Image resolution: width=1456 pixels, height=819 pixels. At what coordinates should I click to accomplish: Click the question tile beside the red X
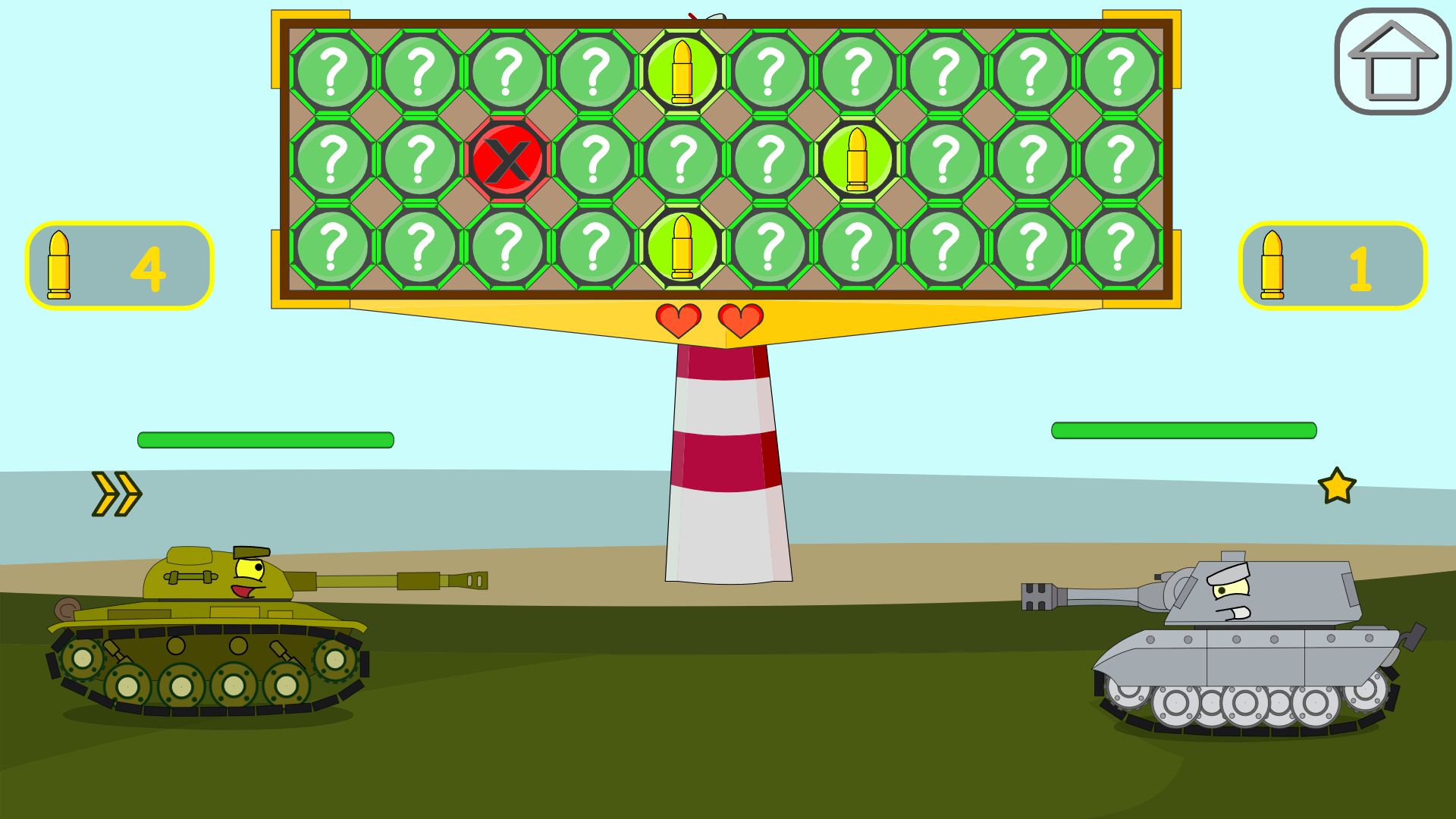pyautogui.click(x=596, y=159)
